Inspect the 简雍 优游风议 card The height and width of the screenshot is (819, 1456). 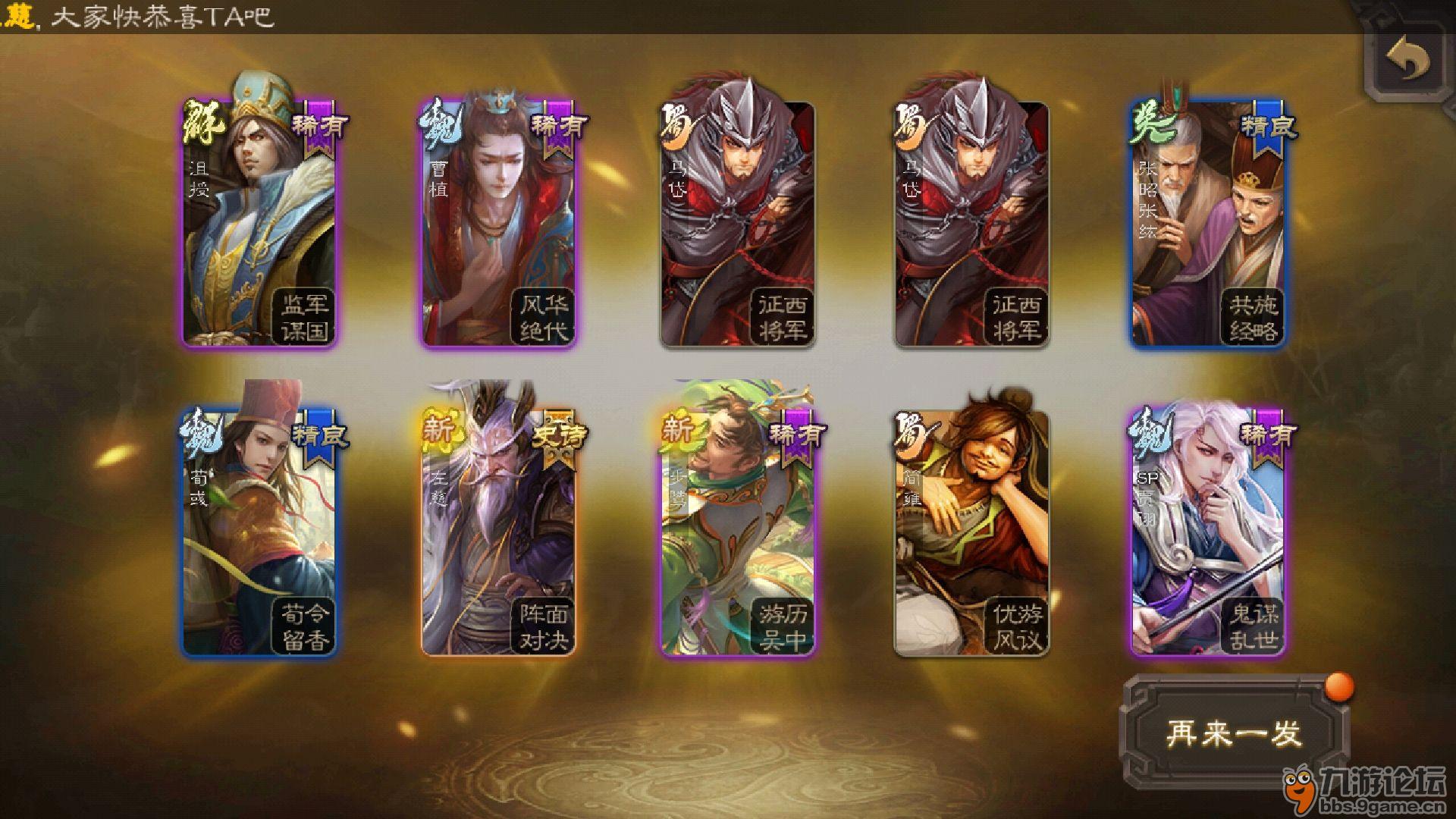pos(971,531)
